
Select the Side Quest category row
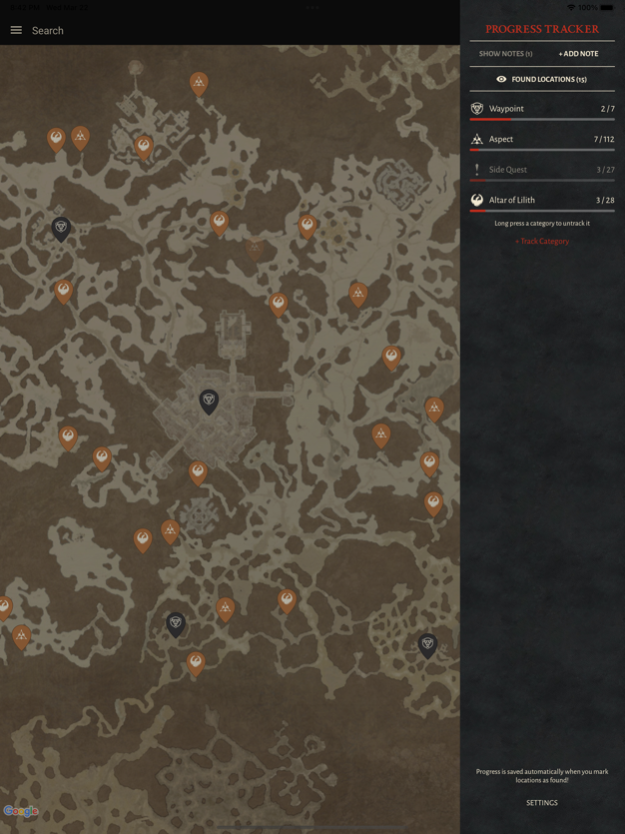click(x=542, y=170)
